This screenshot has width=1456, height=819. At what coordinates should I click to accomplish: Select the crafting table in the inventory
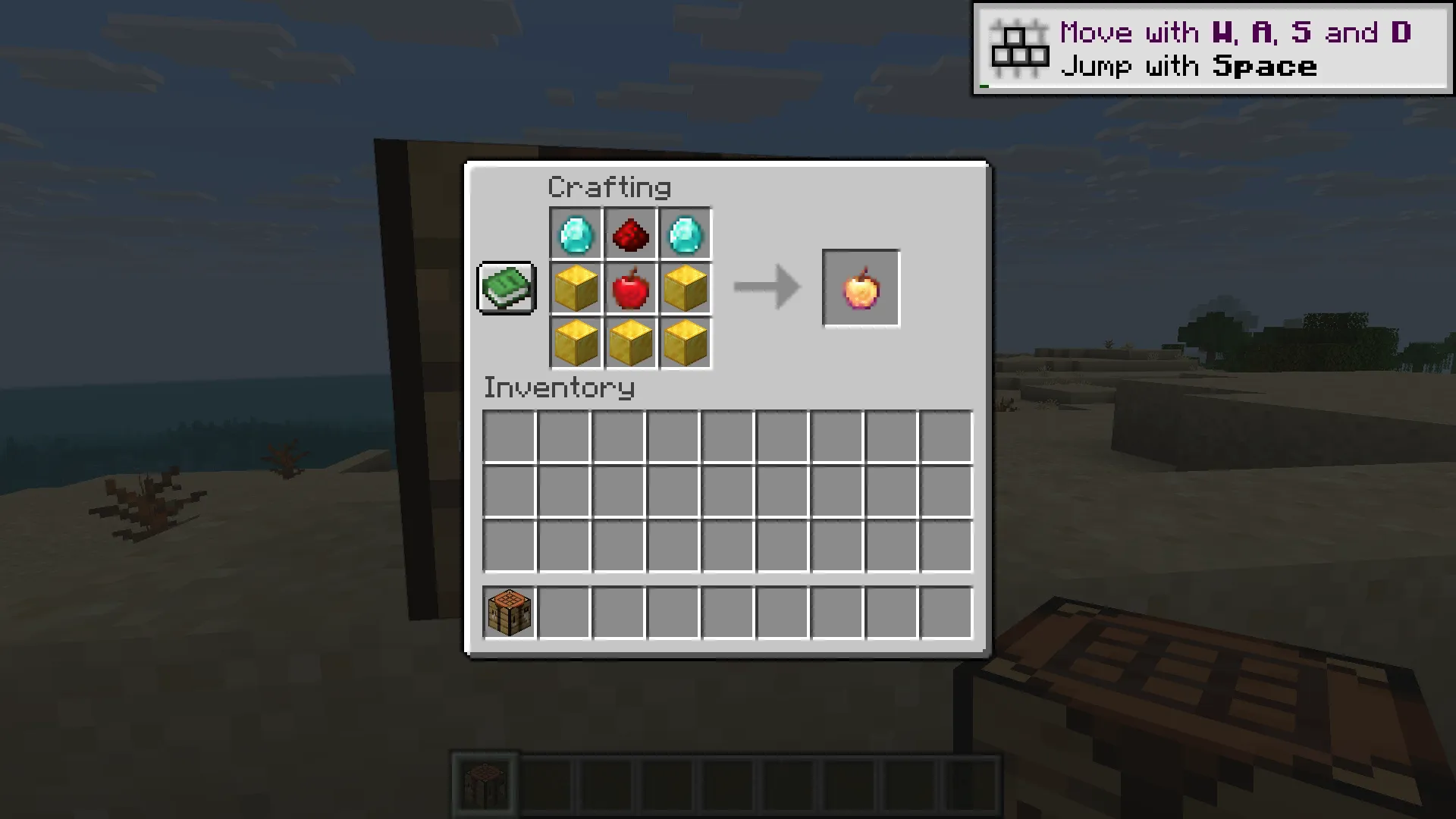(508, 612)
